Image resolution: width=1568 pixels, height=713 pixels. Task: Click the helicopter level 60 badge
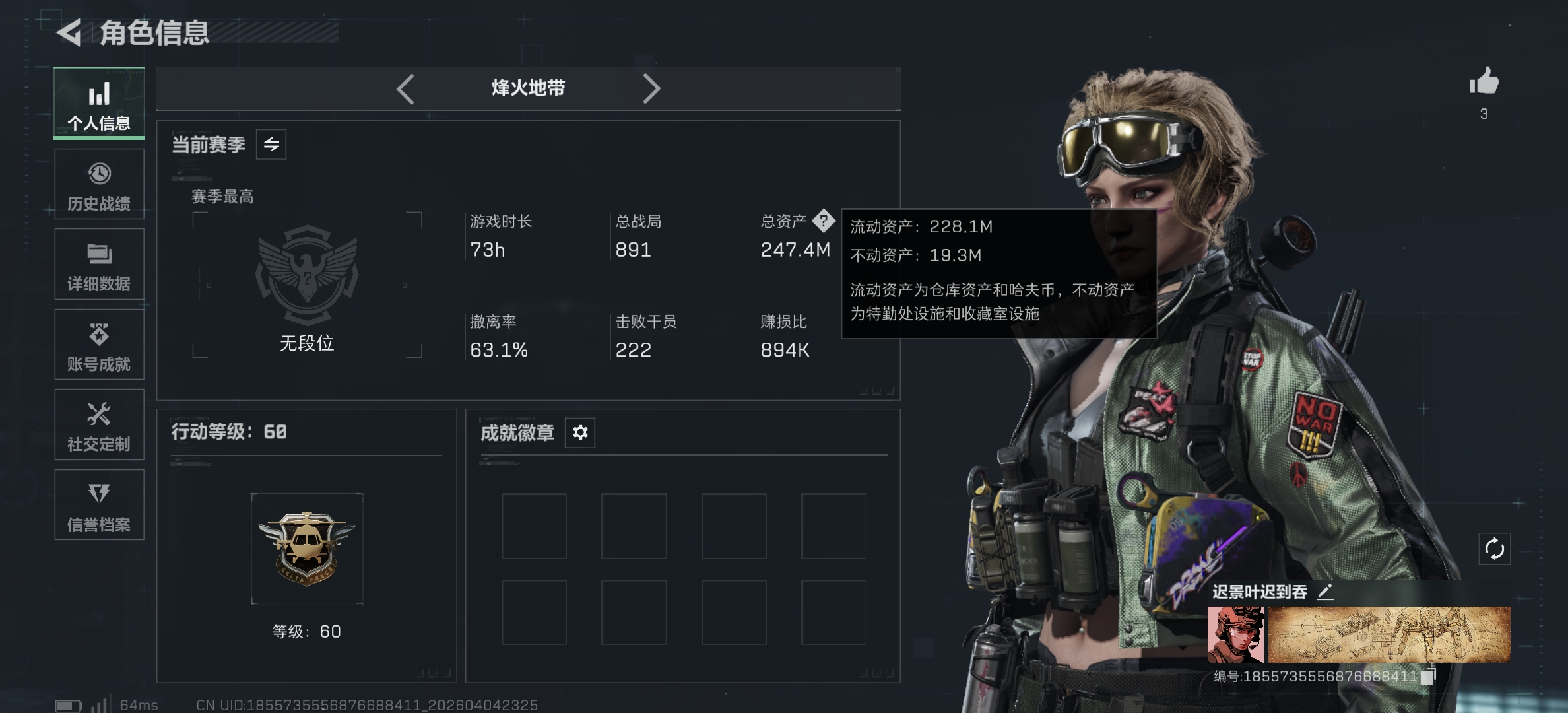pos(306,548)
